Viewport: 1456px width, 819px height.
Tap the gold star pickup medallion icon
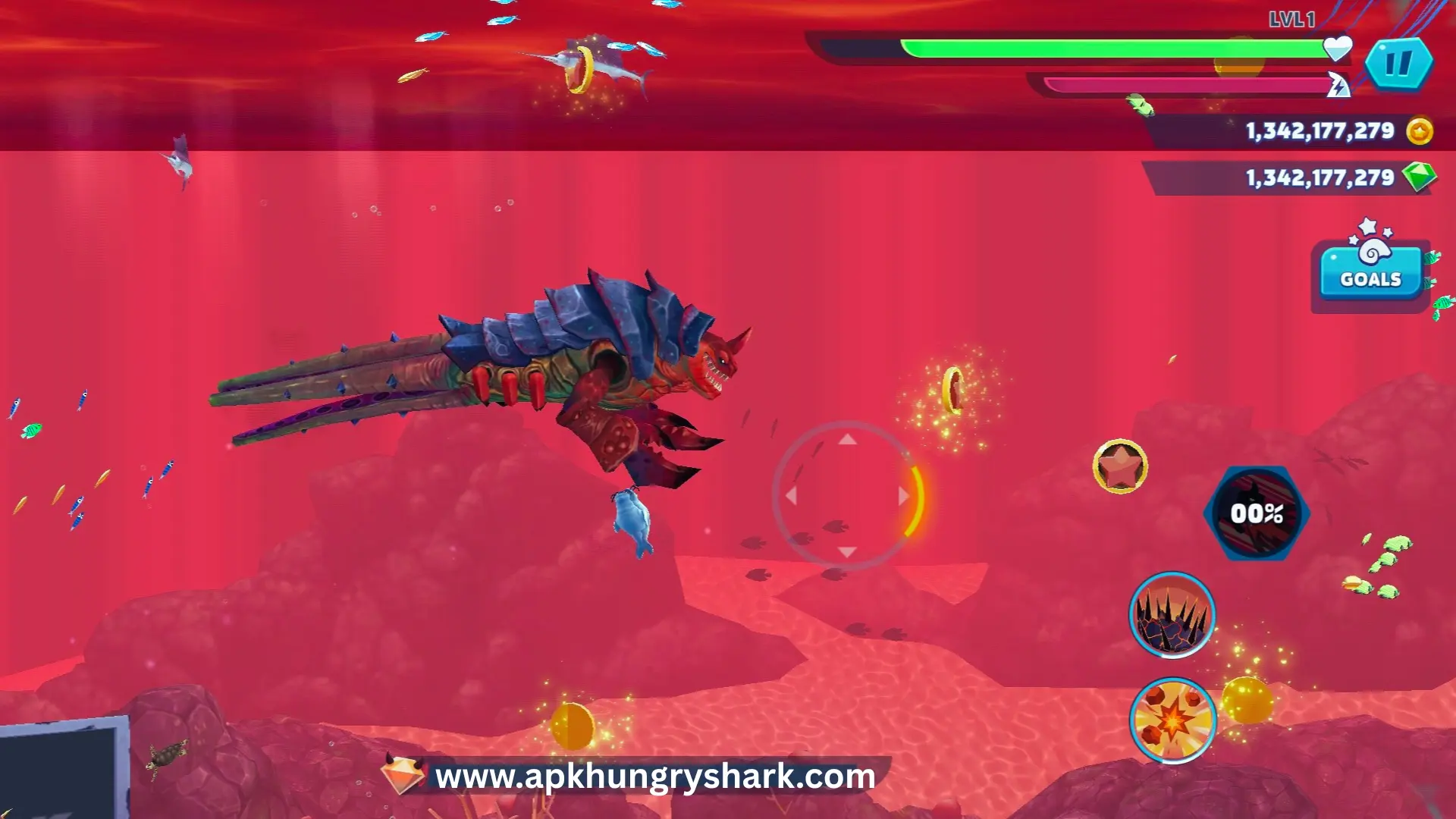tap(1120, 468)
